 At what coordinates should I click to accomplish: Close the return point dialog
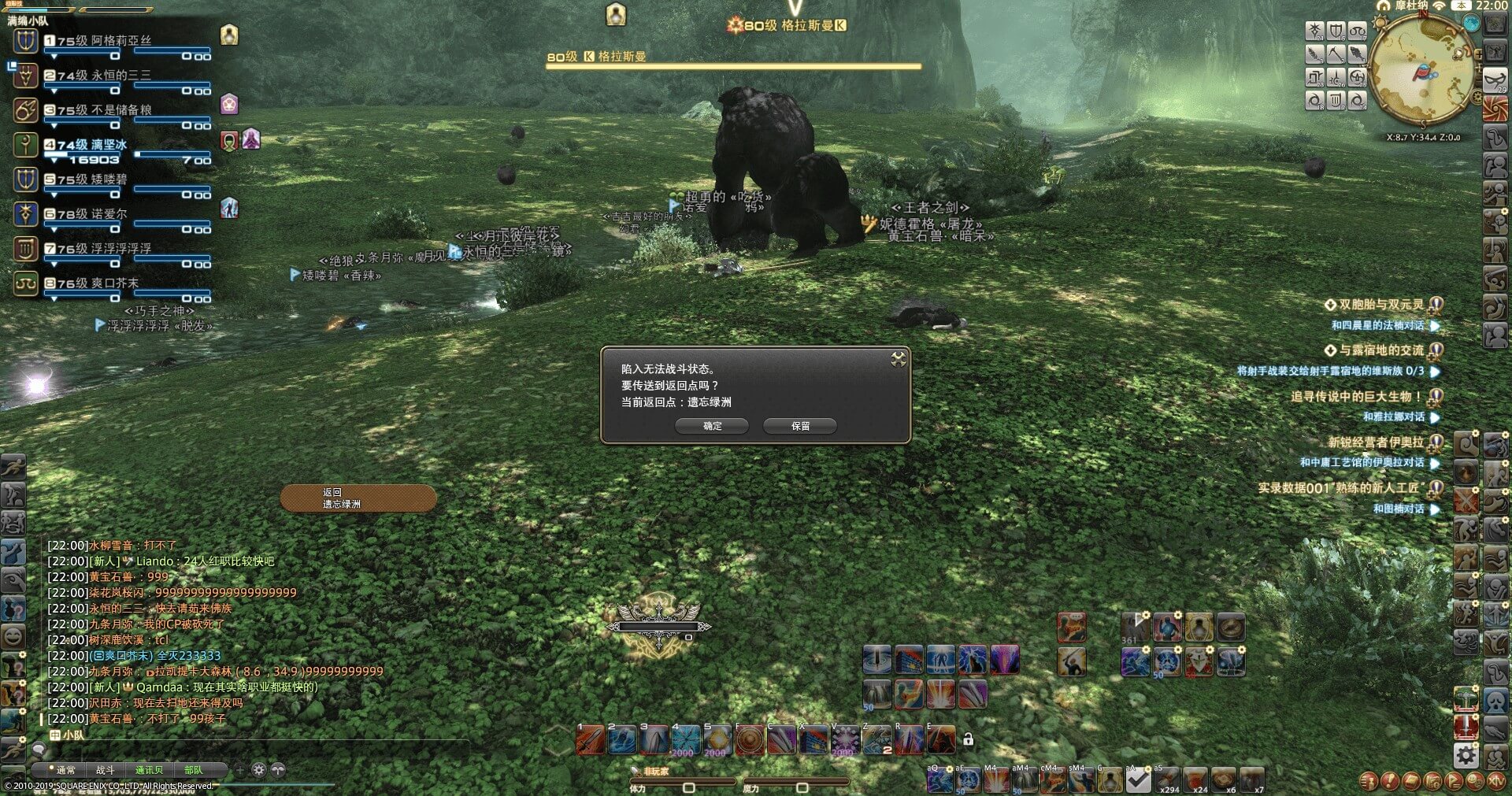click(898, 360)
